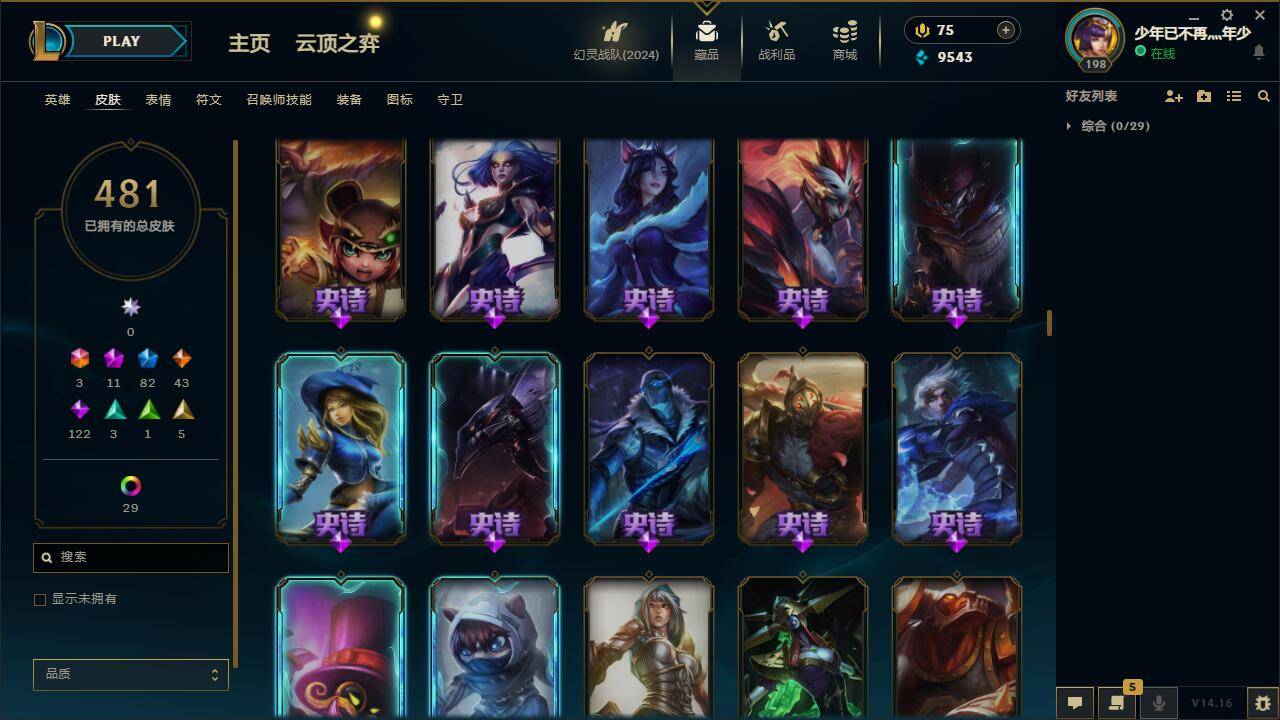1280x720 pixels.
Task: Click the folder-plus group icon in friend panel
Action: tap(1202, 96)
